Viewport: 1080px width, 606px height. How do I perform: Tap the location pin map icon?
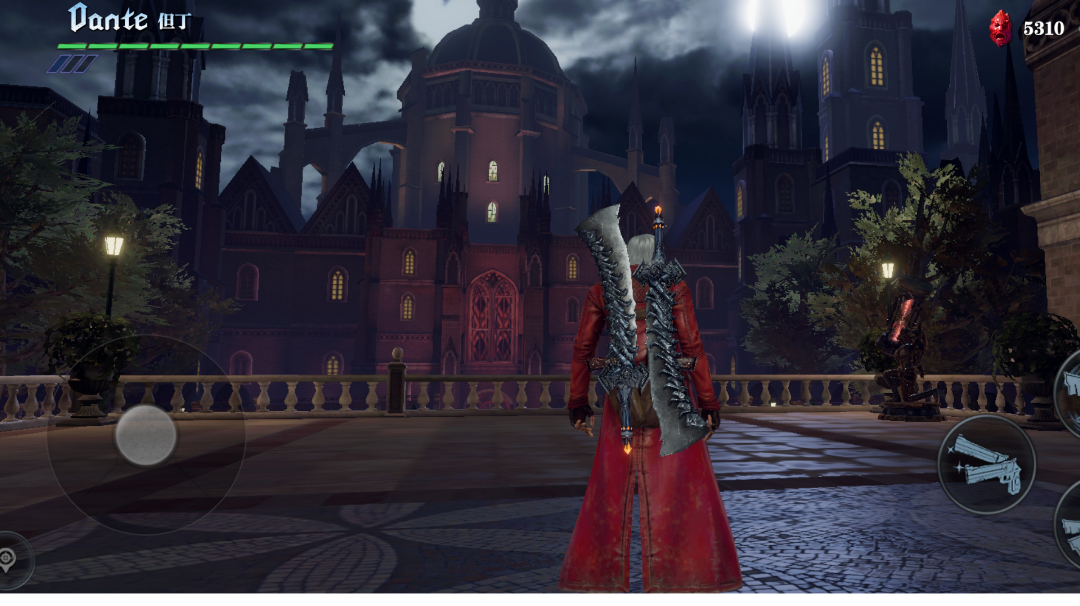[x=9, y=560]
